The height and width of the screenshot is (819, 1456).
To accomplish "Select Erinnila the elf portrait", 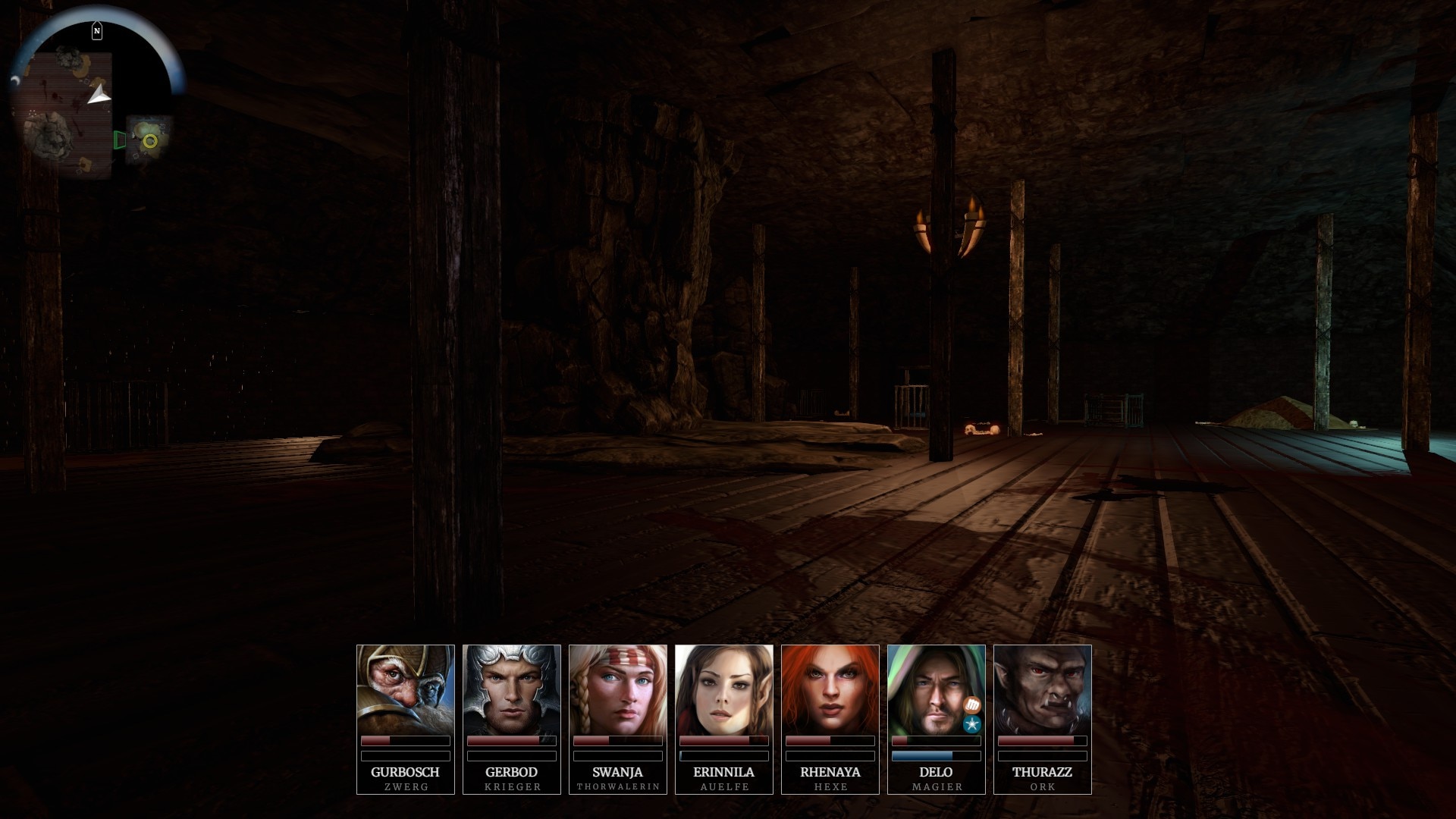I will [724, 690].
